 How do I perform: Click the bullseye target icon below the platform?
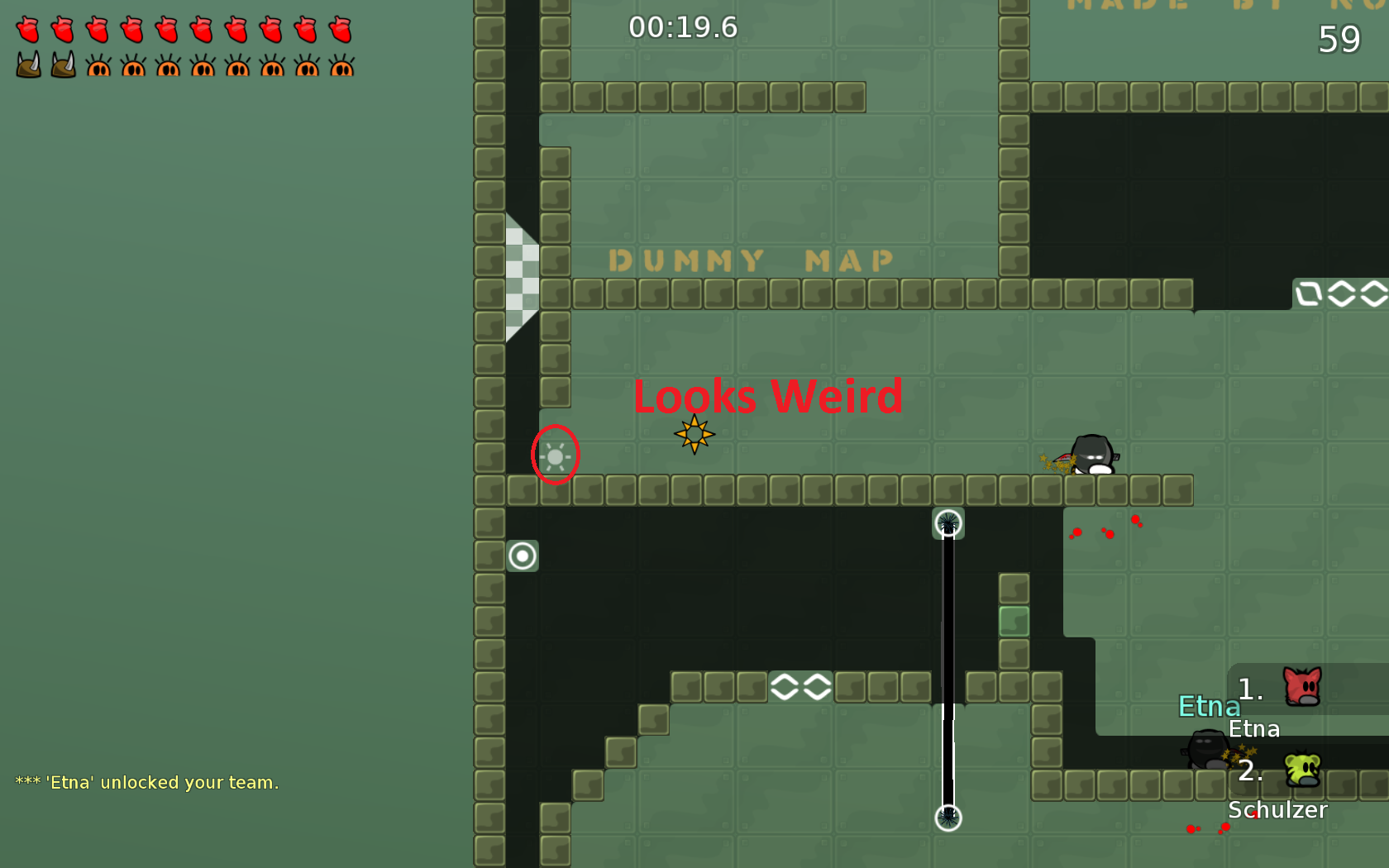523,556
